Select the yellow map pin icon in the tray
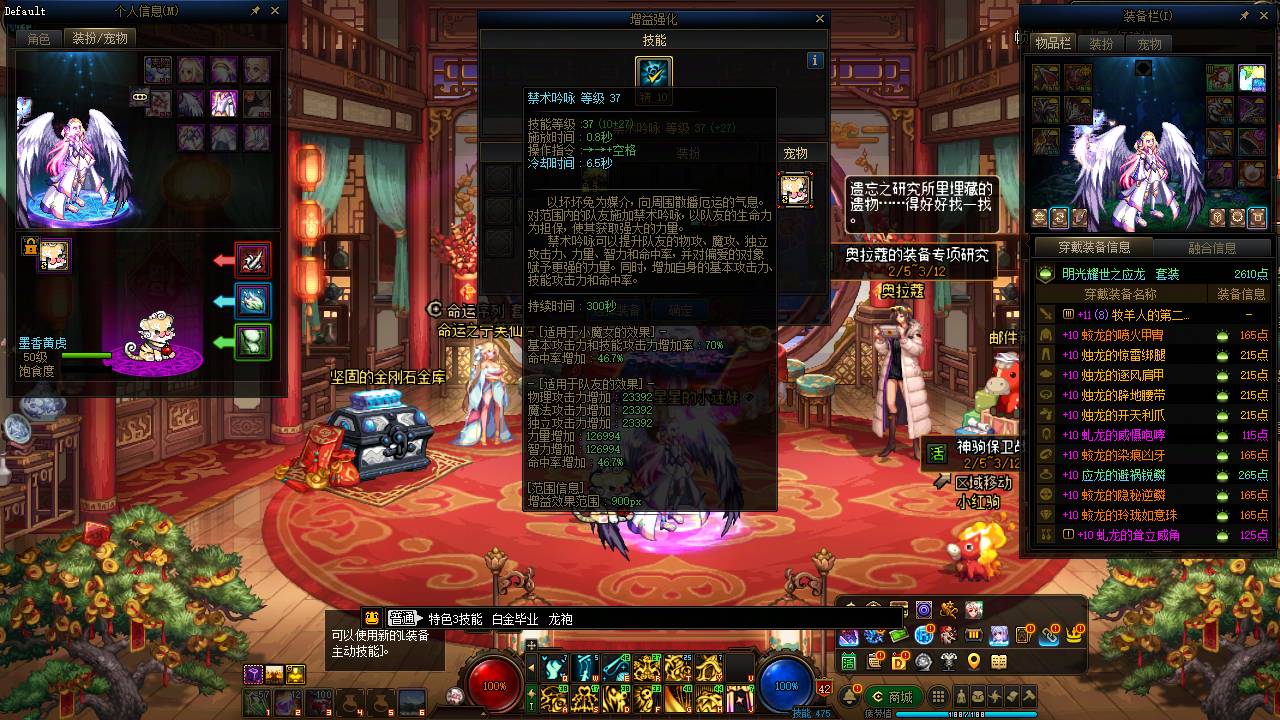The image size is (1280, 720). [974, 661]
